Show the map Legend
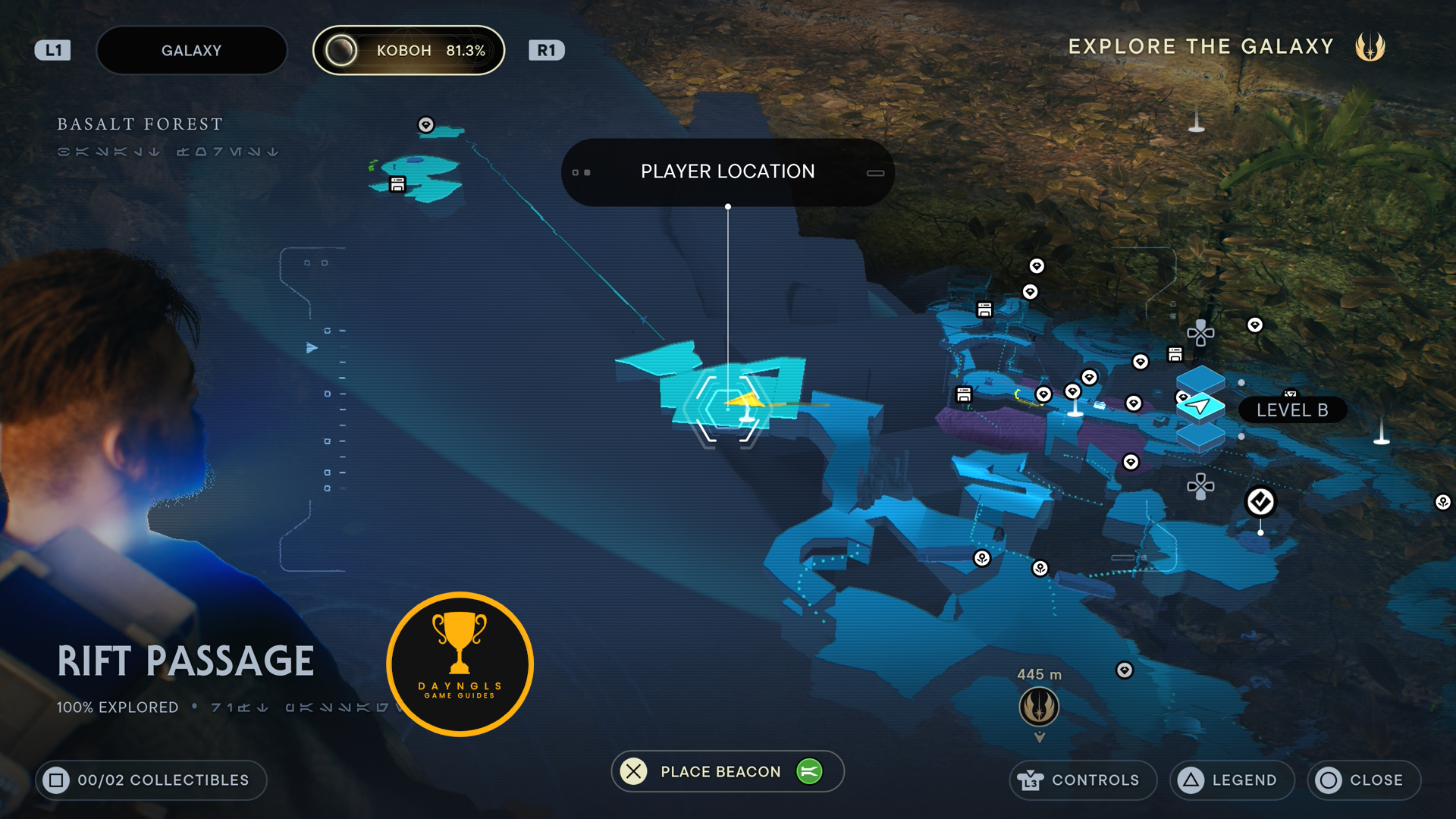This screenshot has height=819, width=1456. tap(1232, 780)
